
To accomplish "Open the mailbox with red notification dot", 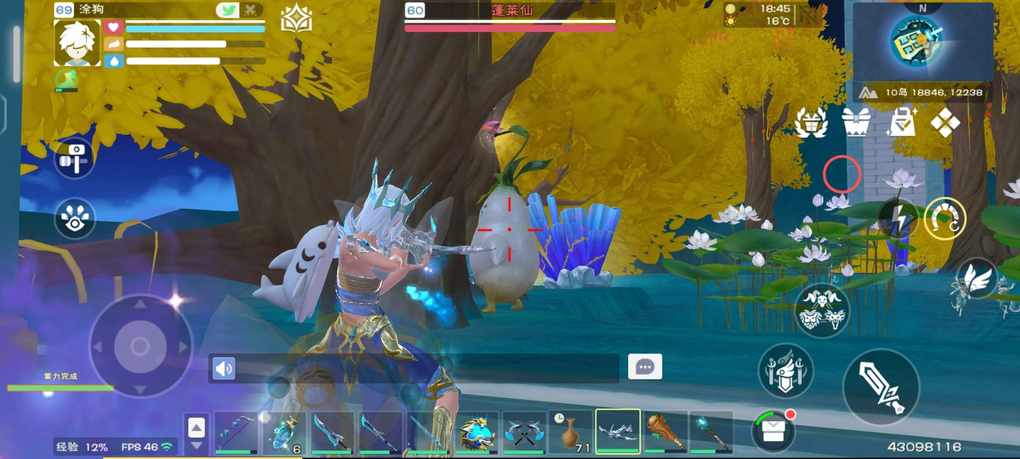I will click(x=773, y=430).
